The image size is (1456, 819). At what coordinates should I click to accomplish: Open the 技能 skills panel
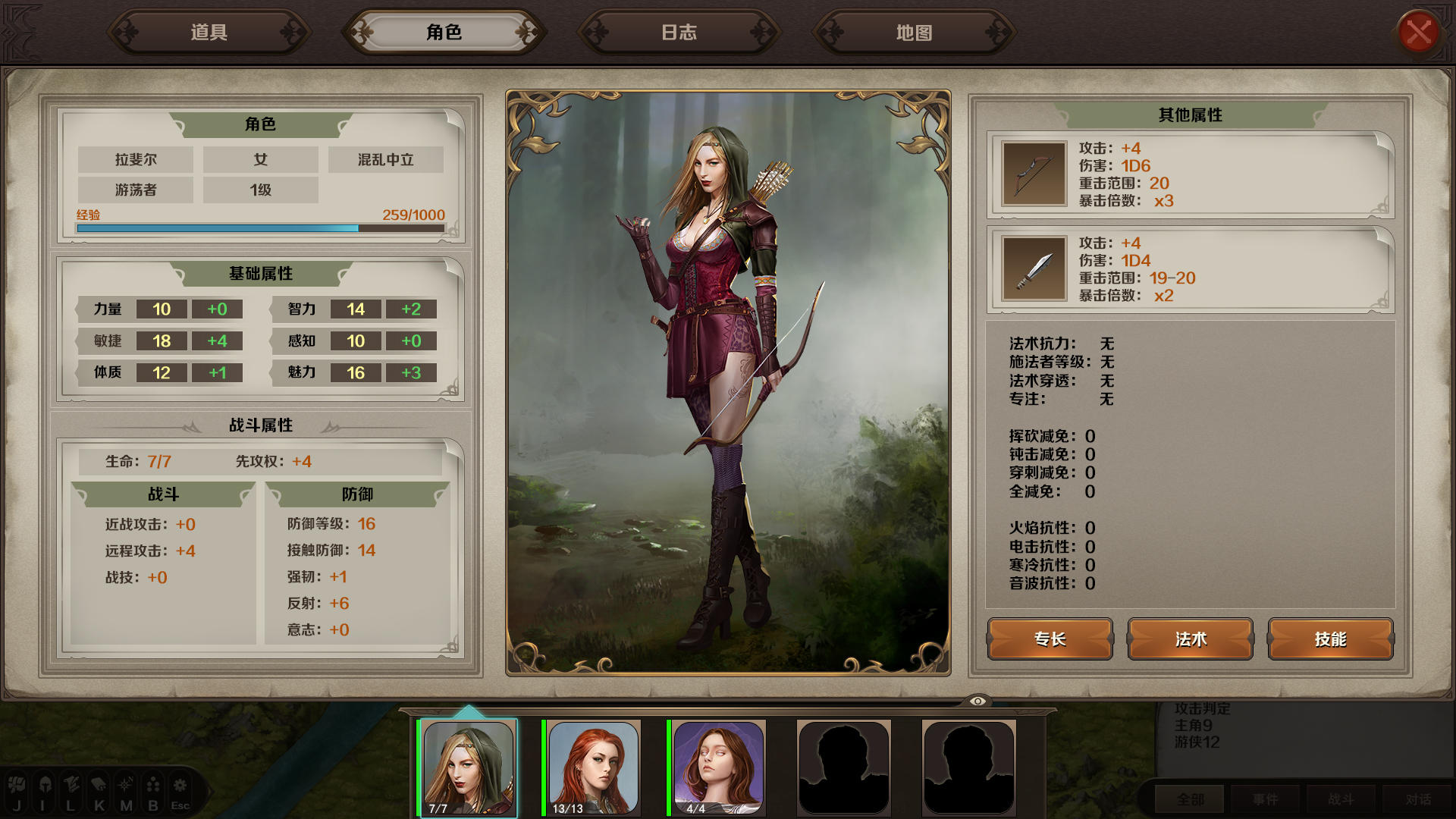(1331, 639)
